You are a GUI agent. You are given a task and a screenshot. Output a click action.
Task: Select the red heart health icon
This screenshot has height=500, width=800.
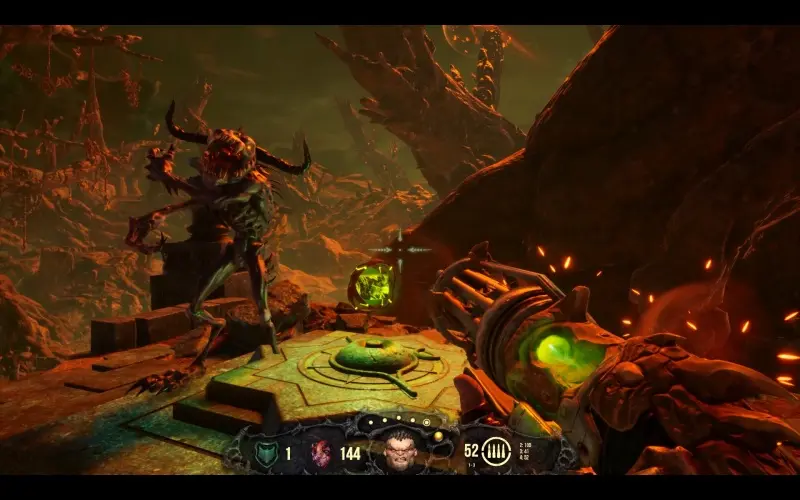point(322,453)
